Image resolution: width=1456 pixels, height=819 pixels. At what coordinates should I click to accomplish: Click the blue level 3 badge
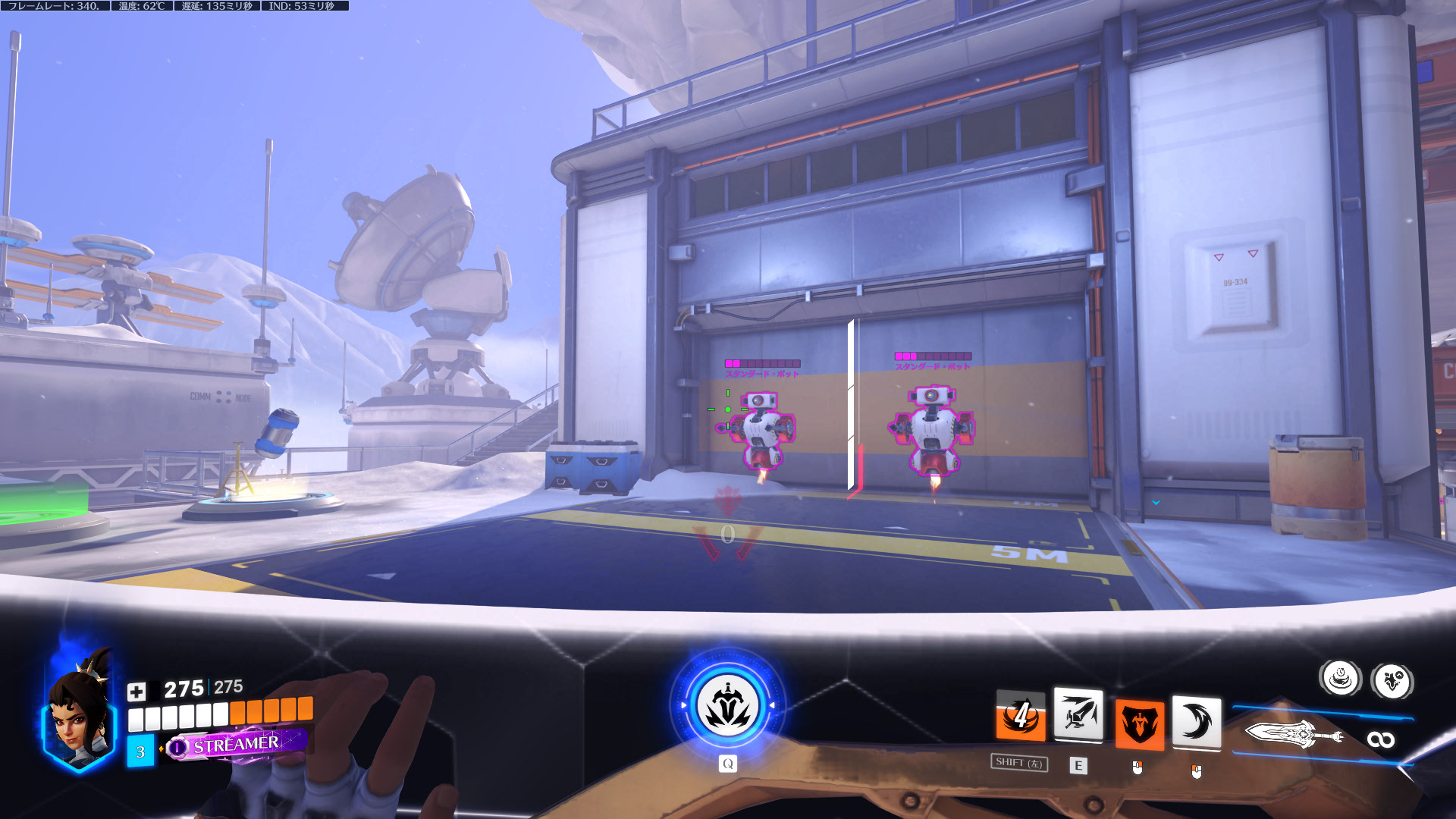pos(140,752)
